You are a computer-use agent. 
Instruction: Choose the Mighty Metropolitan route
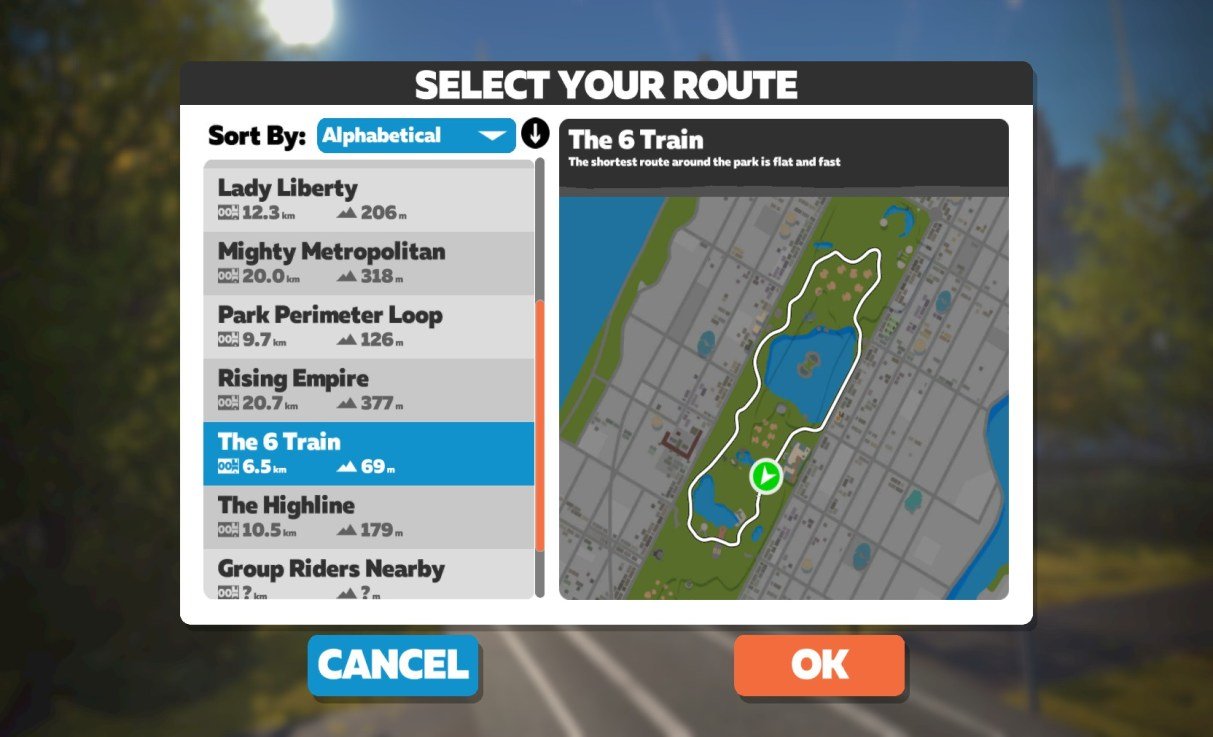(x=368, y=263)
